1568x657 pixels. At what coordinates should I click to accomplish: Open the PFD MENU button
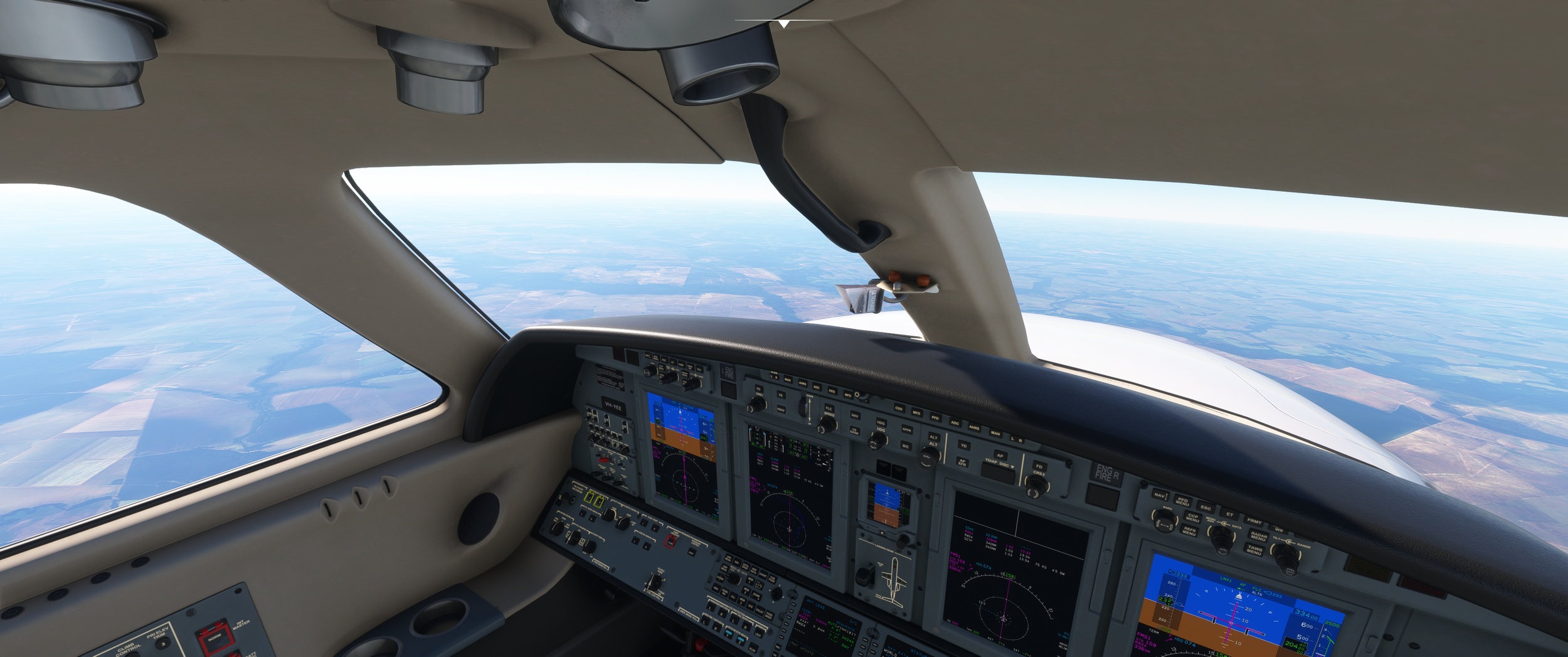pos(1182,501)
